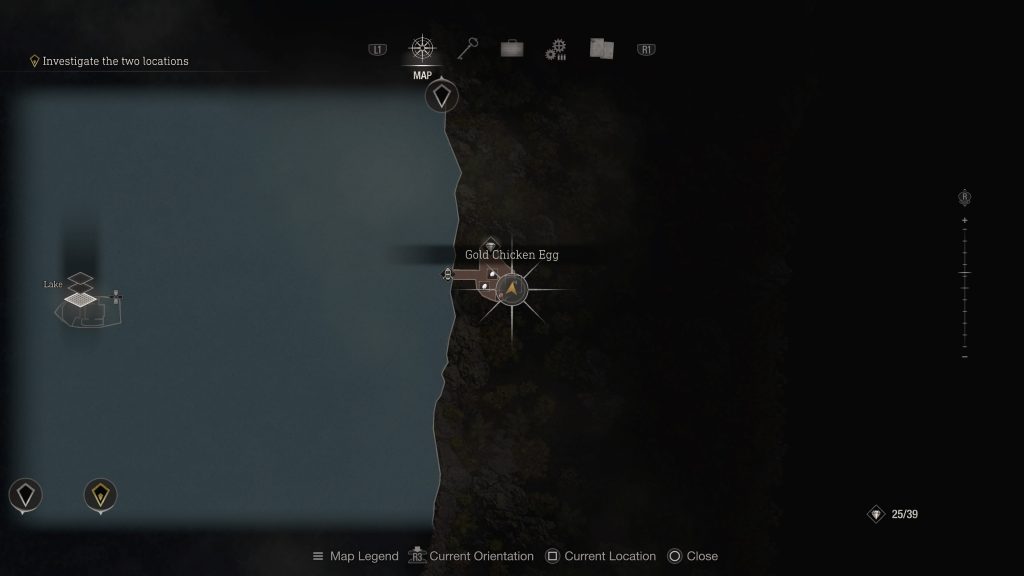Screen dimensions: 1024x576
Task: Select the treasure gem marker above Gold Chicken Egg
Action: point(490,243)
